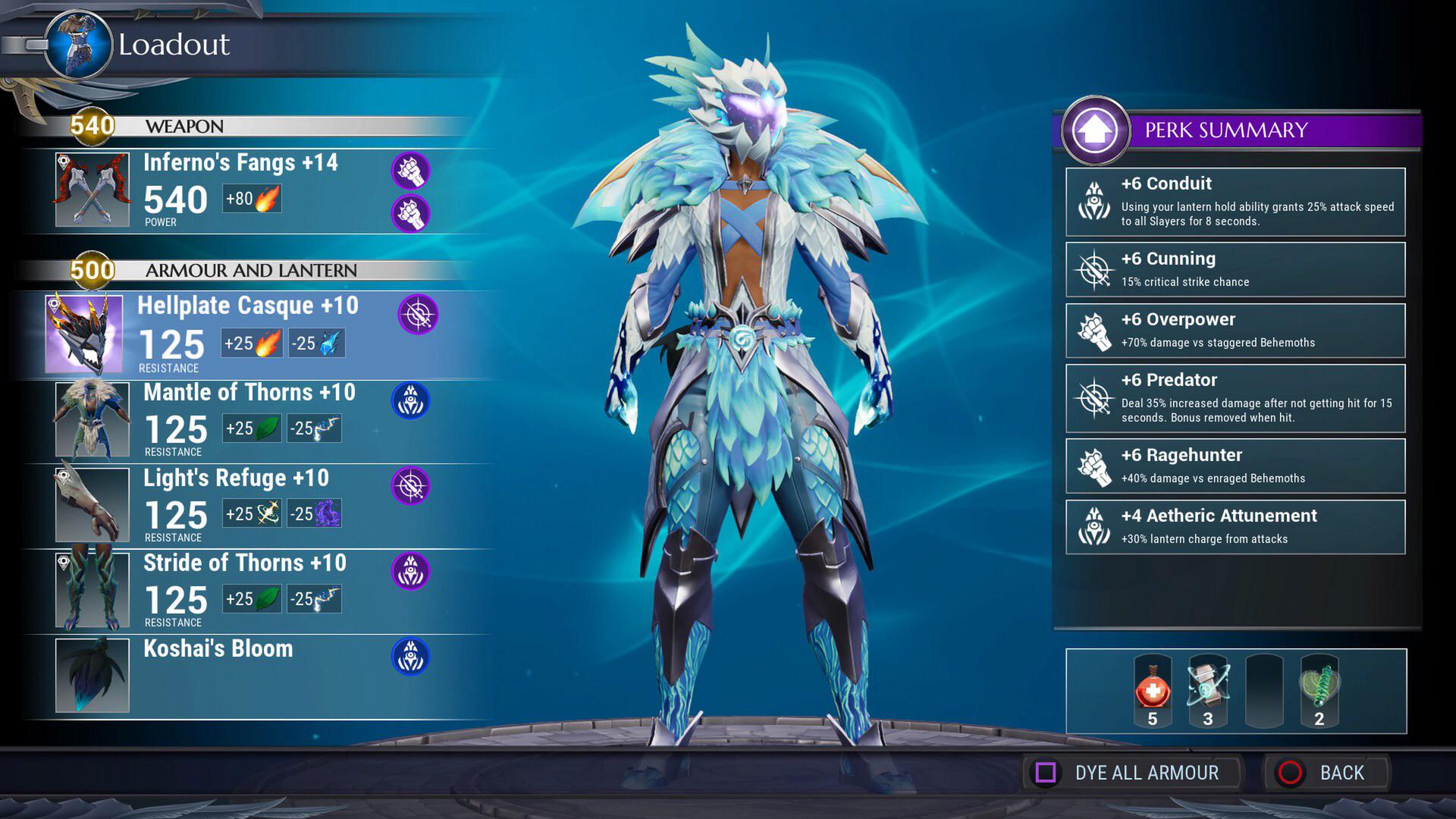Select the Overpower perk entry
The image size is (1456, 819).
click(1235, 331)
